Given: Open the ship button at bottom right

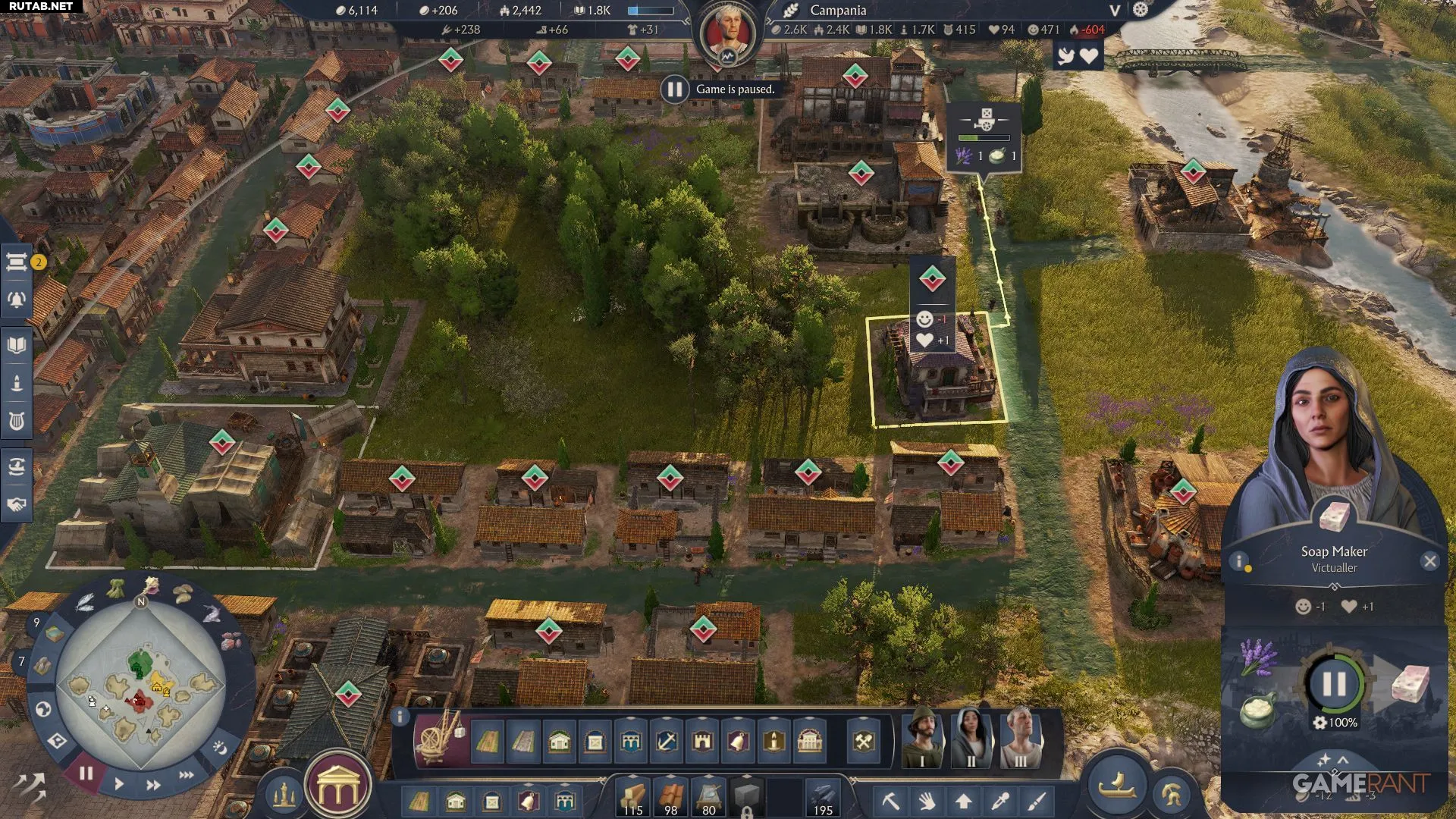Looking at the screenshot, I should coord(1116,786).
